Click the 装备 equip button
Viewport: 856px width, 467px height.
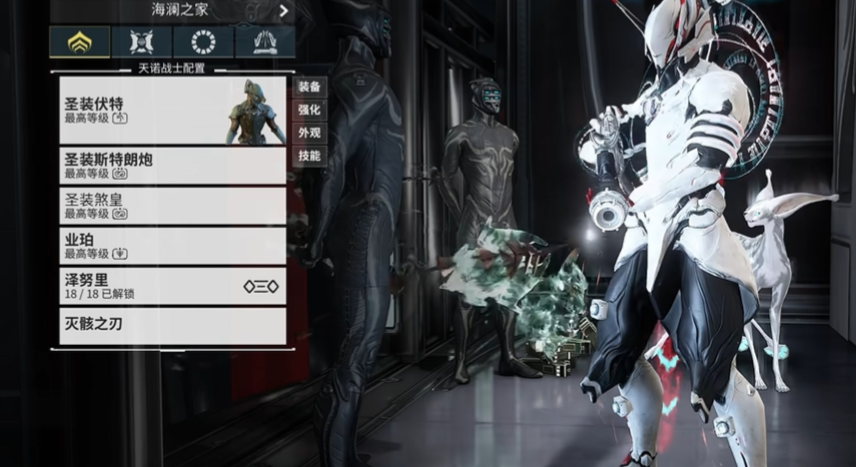(309, 87)
